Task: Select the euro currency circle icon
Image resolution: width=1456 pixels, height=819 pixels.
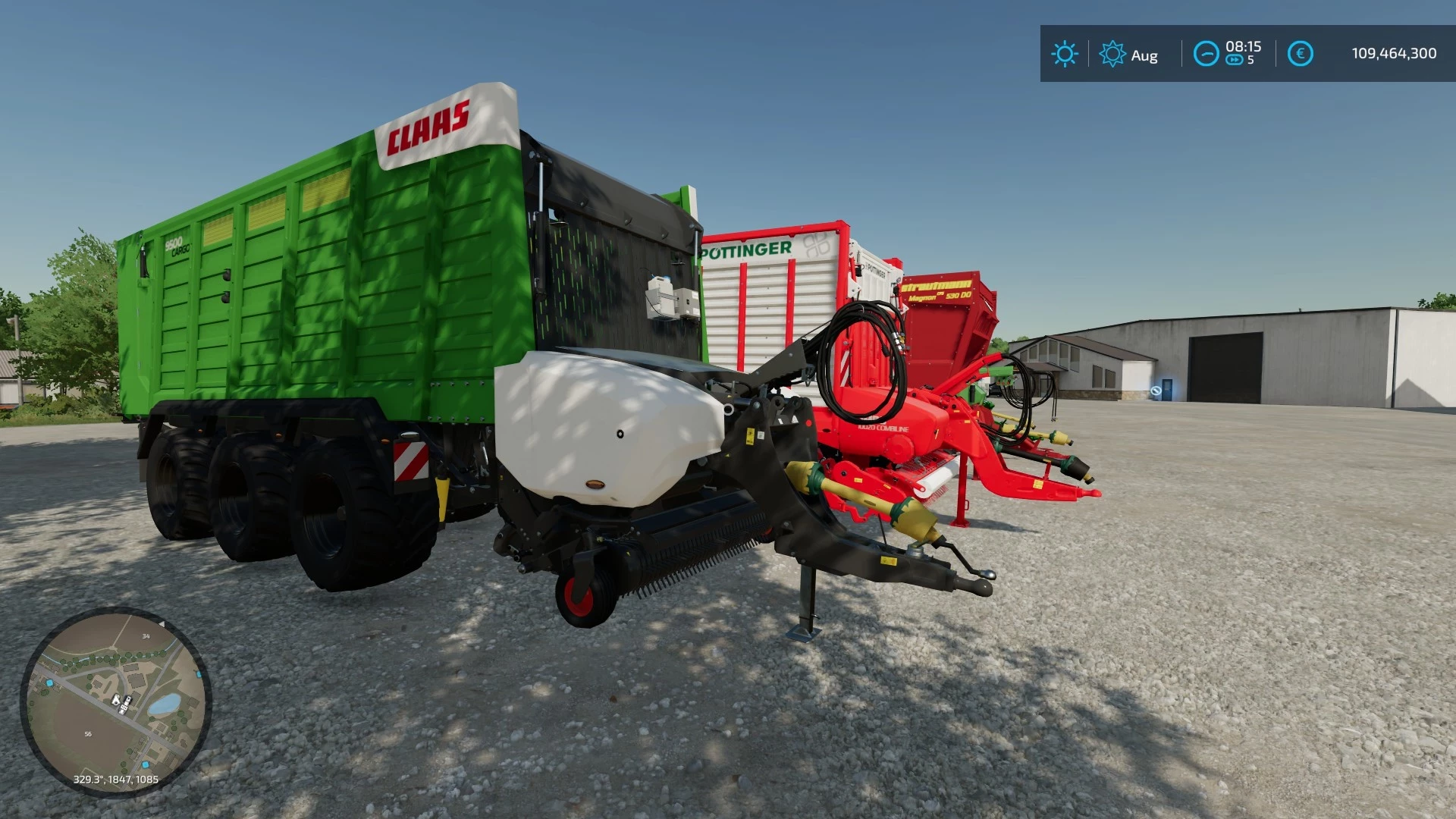Action: tap(1301, 52)
